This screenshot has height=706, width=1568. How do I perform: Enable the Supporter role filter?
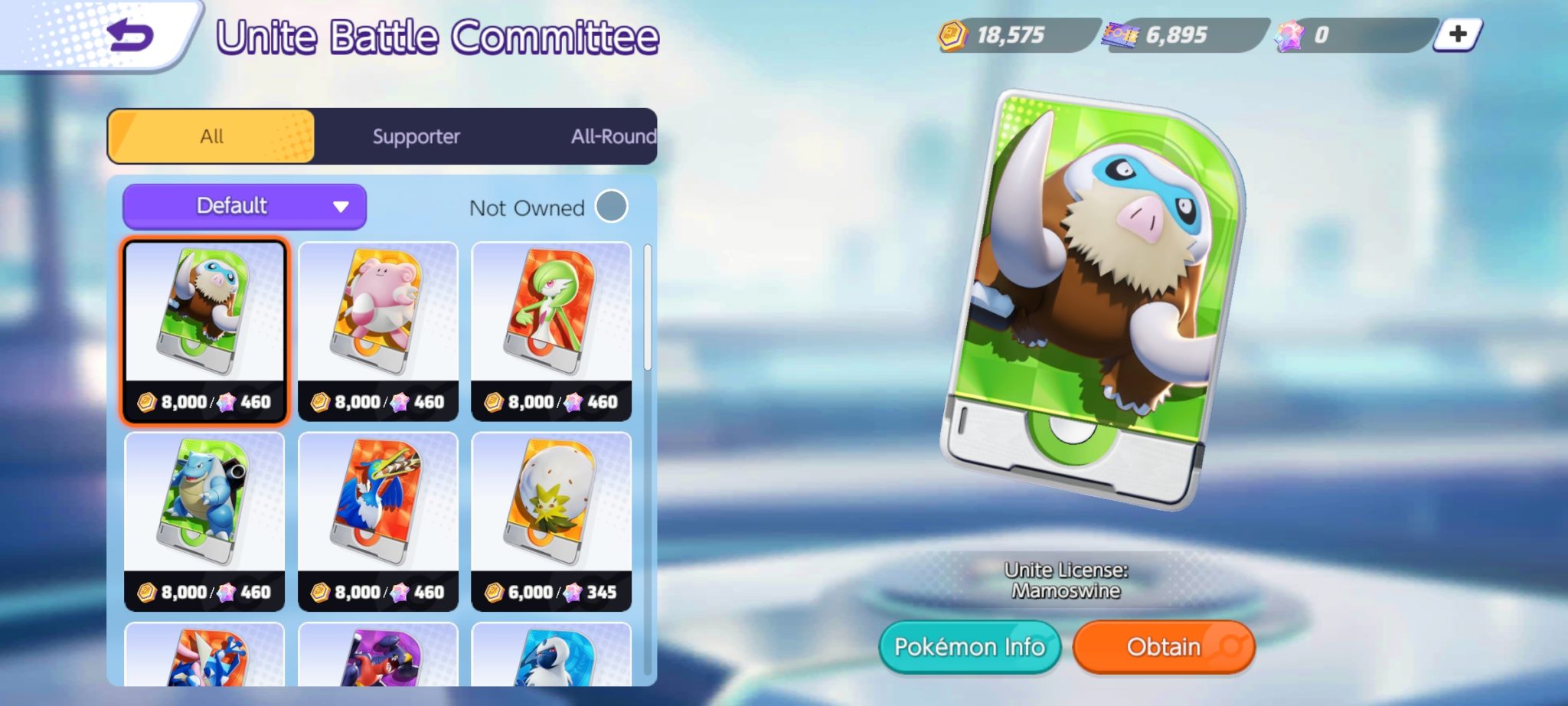click(416, 136)
